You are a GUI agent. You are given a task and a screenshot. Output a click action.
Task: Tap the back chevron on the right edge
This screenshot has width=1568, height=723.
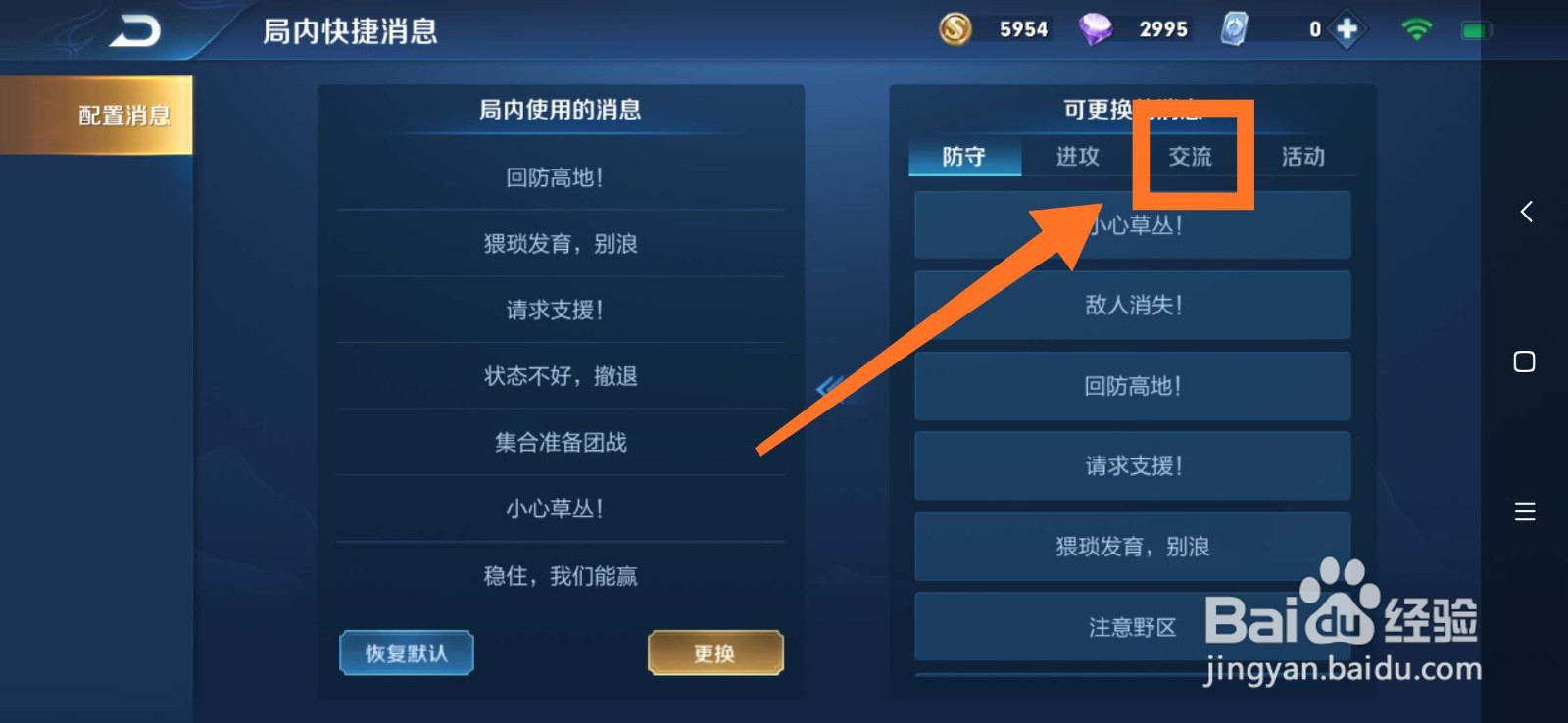click(x=1525, y=212)
